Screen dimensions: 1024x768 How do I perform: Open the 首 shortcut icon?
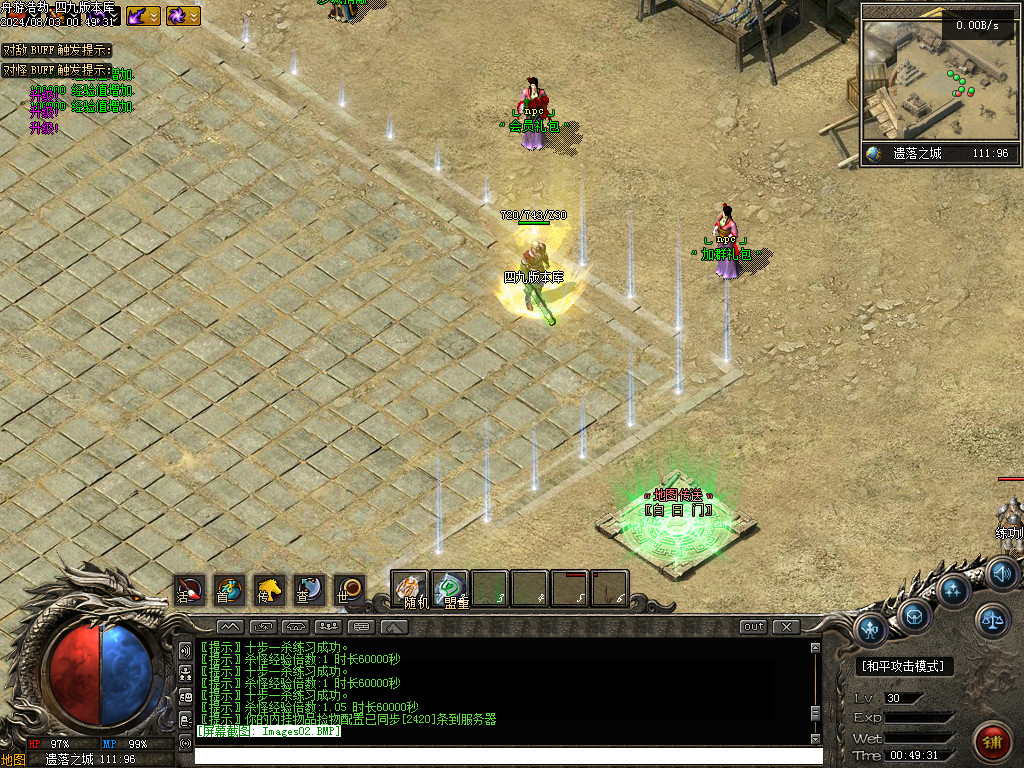pos(229,589)
